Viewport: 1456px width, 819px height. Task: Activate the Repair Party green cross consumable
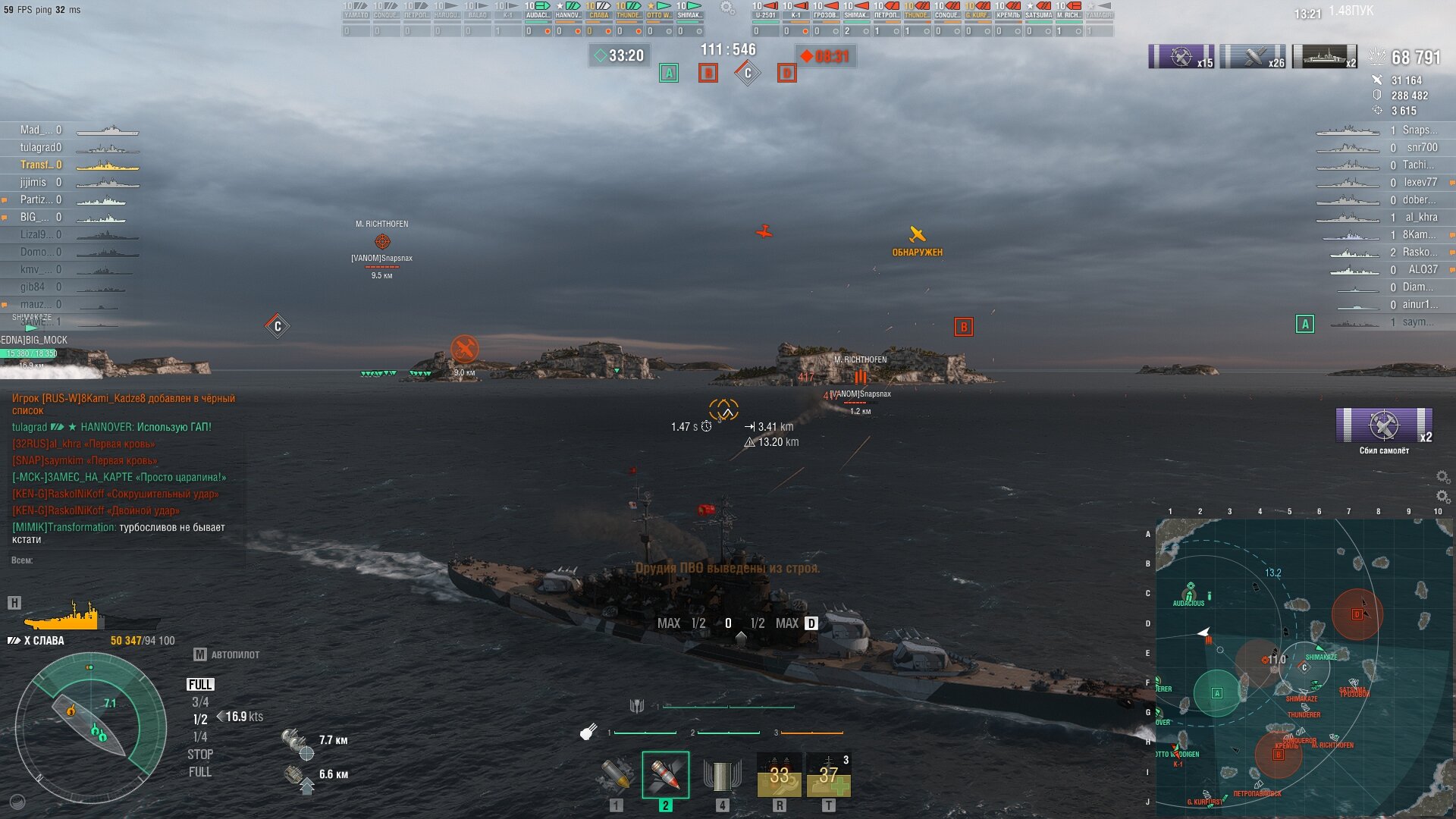pos(828,775)
